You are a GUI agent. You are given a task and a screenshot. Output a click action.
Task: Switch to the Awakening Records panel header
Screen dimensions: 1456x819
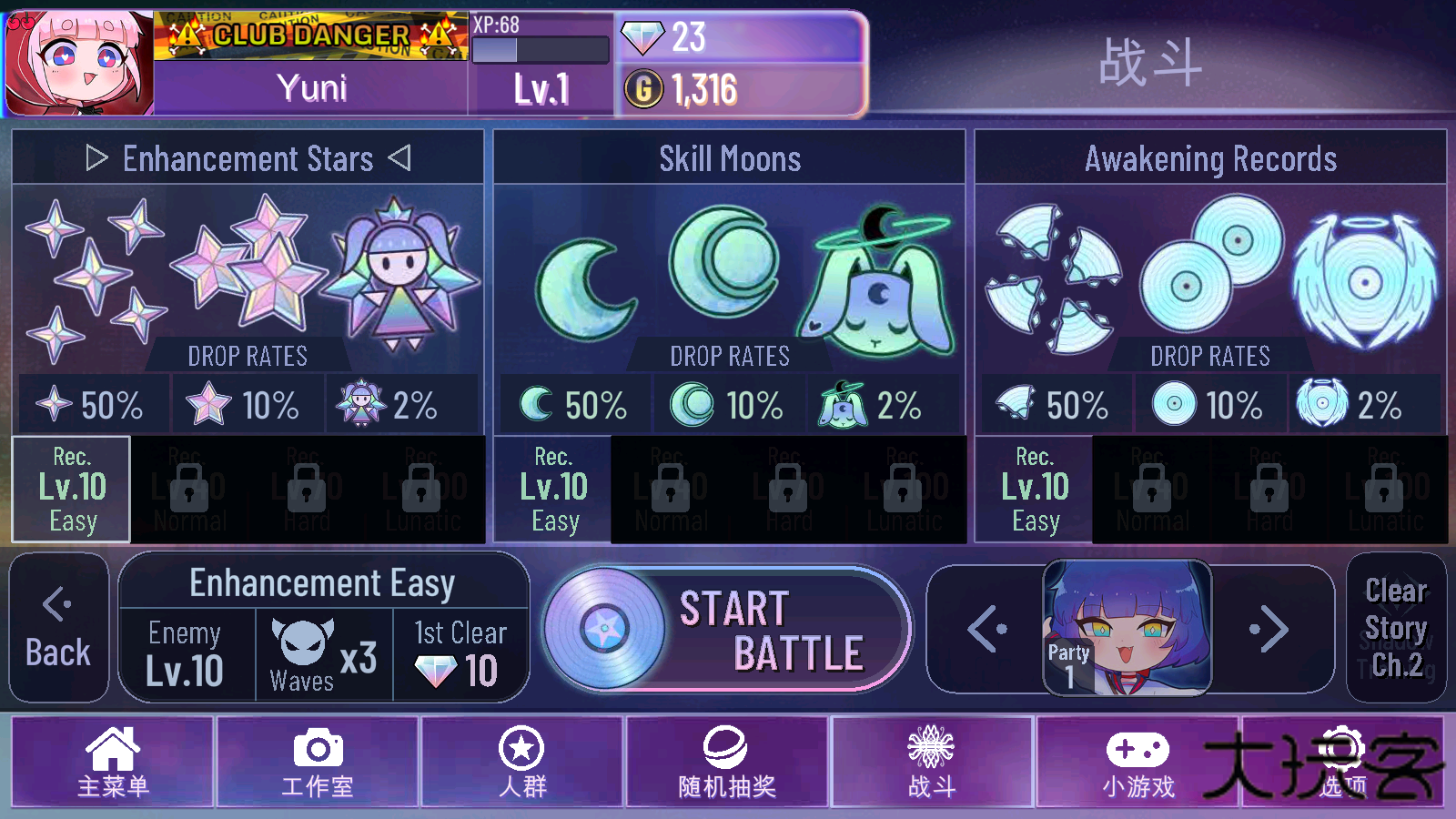click(1212, 158)
